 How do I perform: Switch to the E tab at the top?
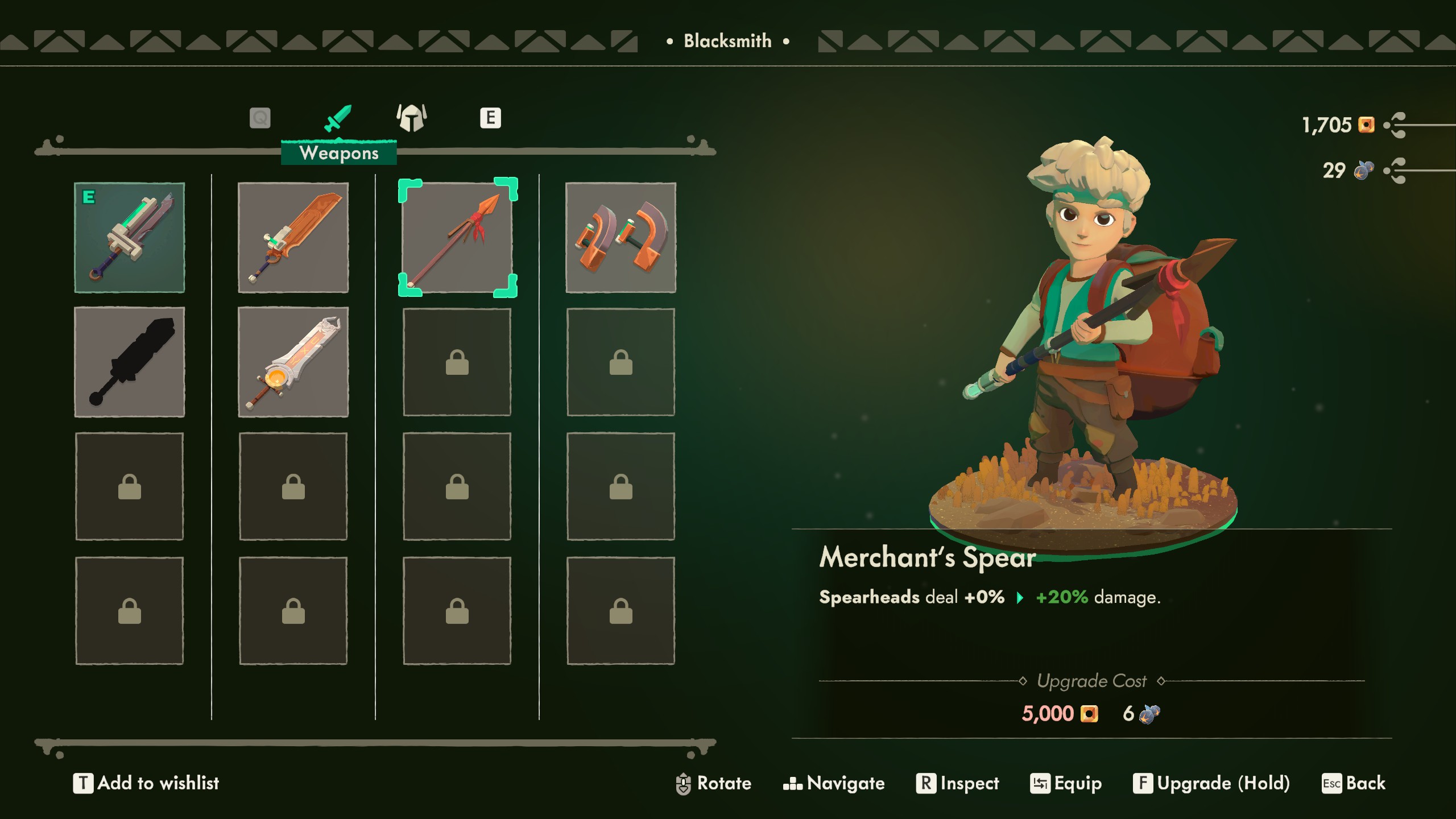[491, 118]
